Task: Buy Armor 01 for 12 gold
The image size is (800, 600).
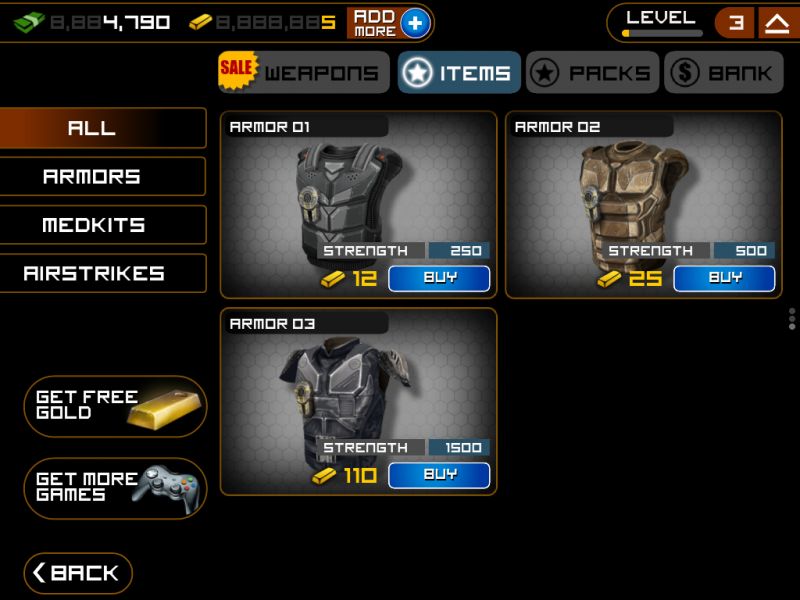Action: click(439, 278)
